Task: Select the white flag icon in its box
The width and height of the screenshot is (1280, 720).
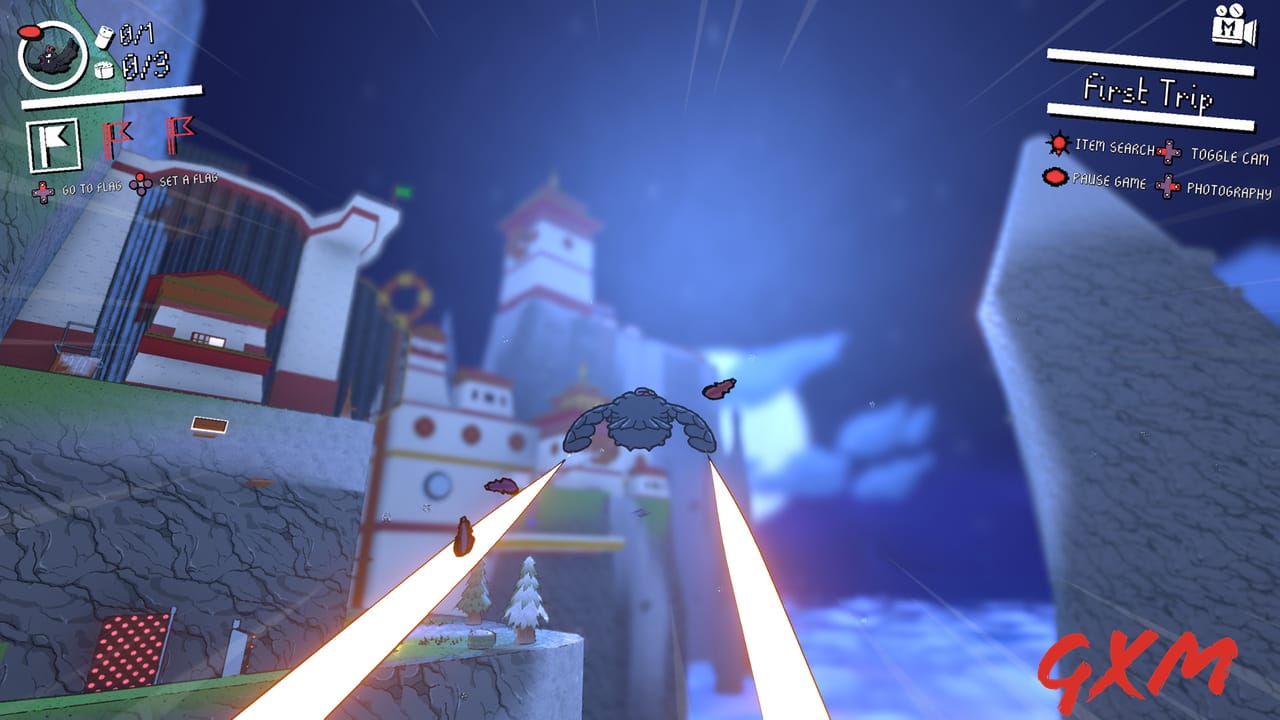Action: click(x=57, y=141)
